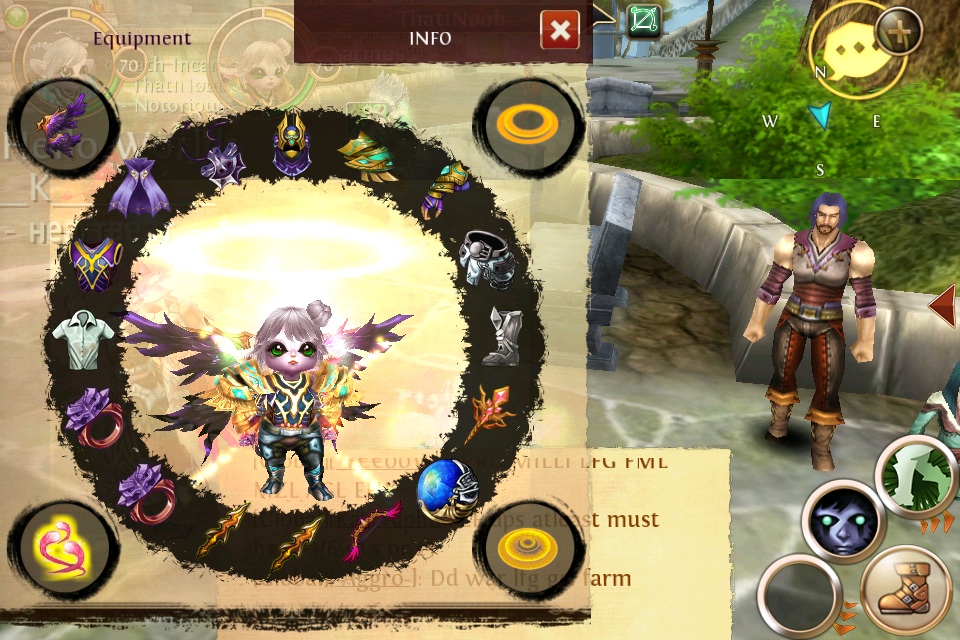Select the silver armored boots slot

coord(502,335)
